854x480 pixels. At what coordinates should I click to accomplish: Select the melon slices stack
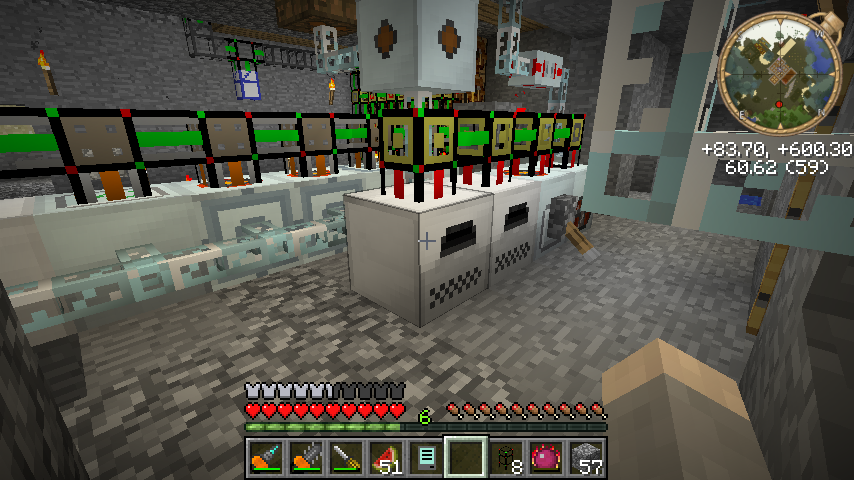(385, 458)
